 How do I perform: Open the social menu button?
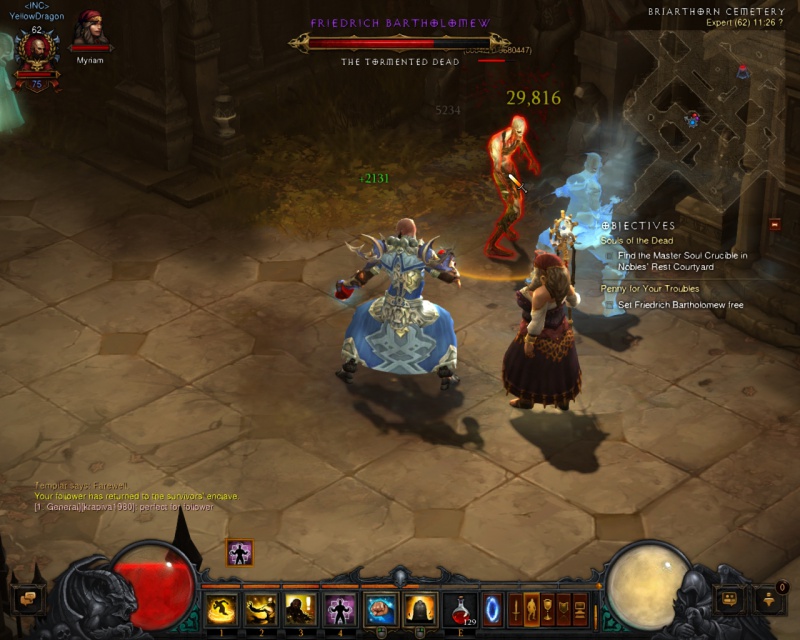[x=730, y=599]
